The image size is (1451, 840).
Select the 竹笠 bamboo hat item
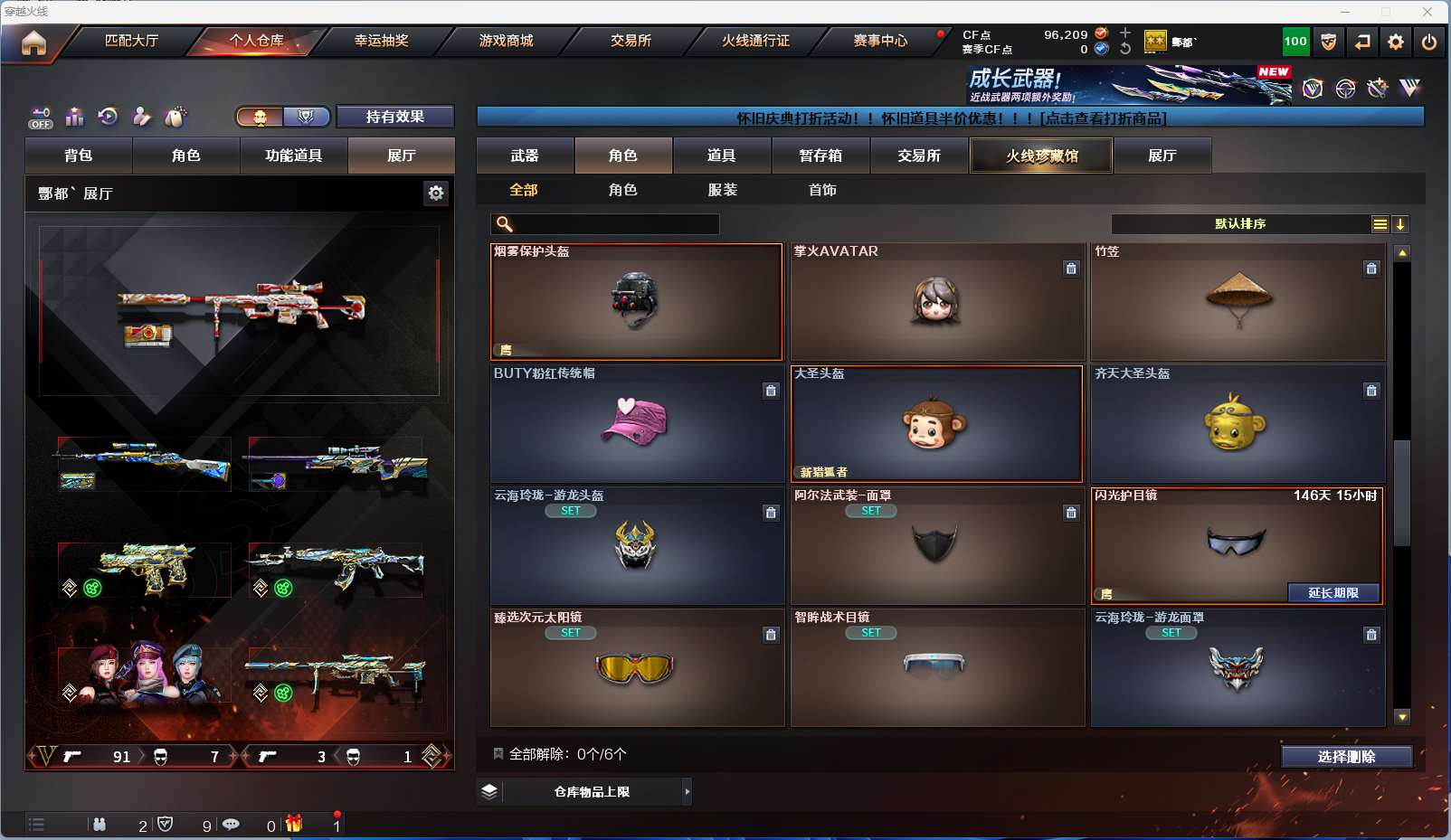1238,302
